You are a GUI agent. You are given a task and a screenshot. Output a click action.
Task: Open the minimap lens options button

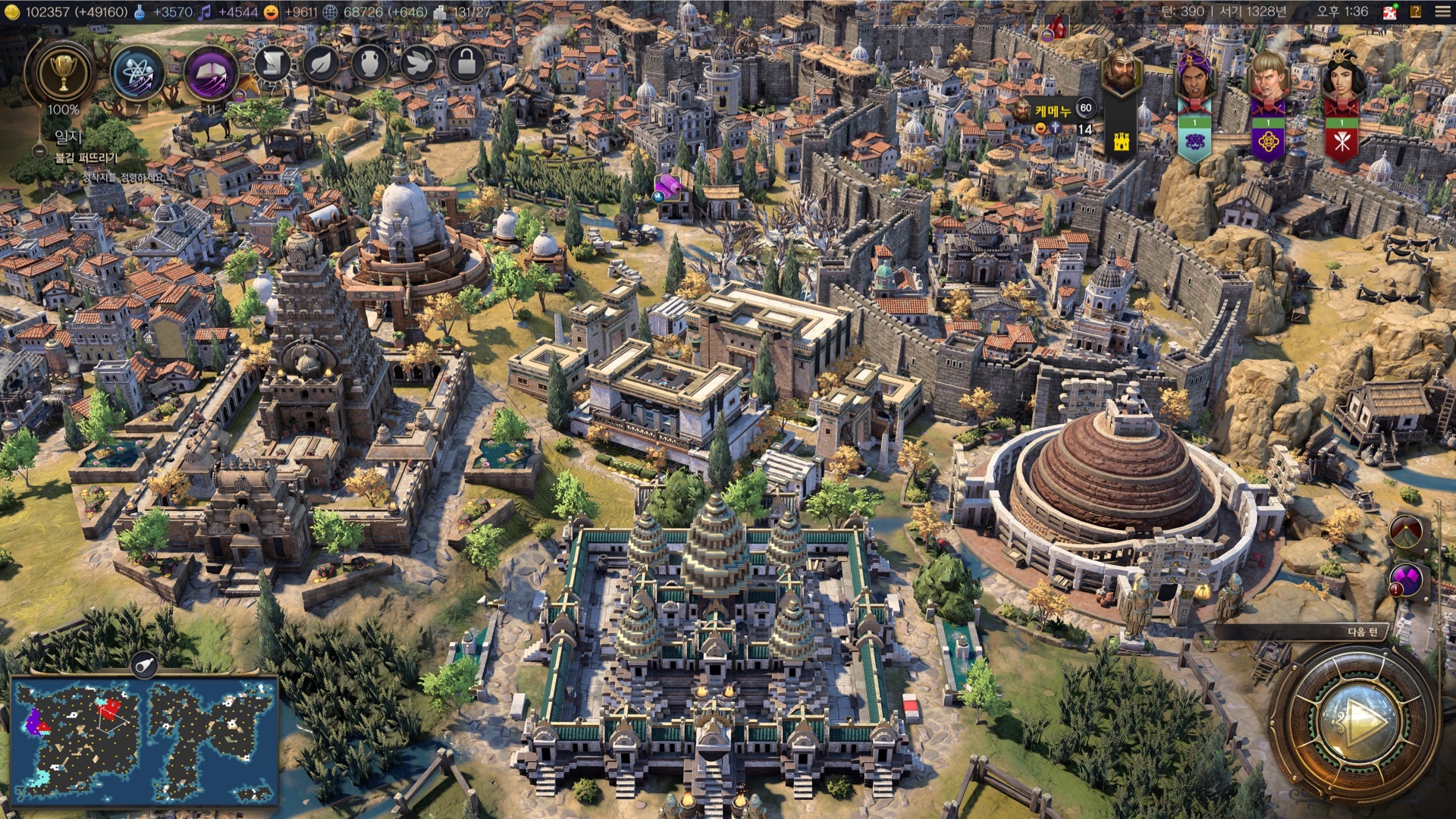(x=143, y=666)
